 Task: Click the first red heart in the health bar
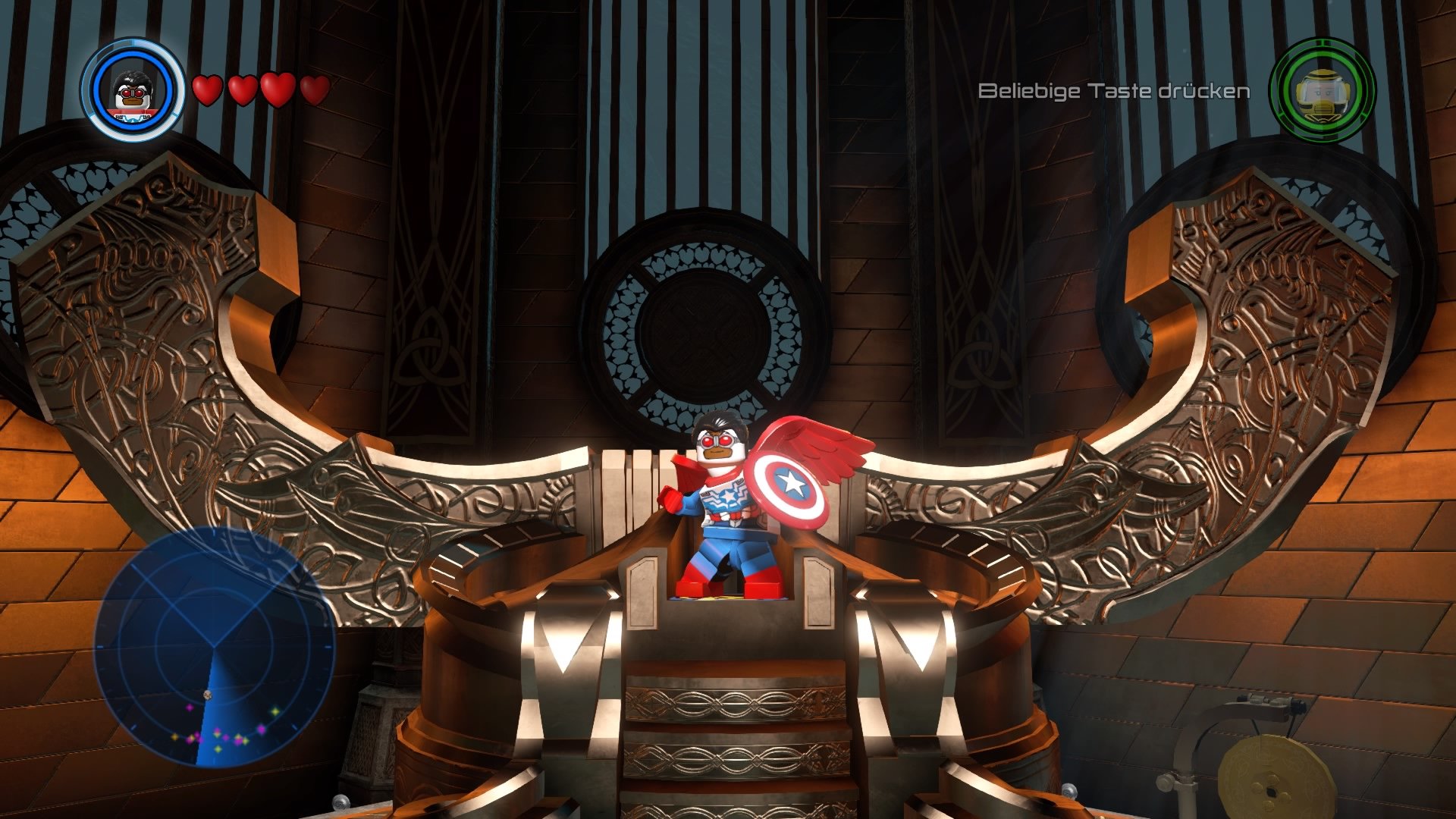(x=206, y=90)
